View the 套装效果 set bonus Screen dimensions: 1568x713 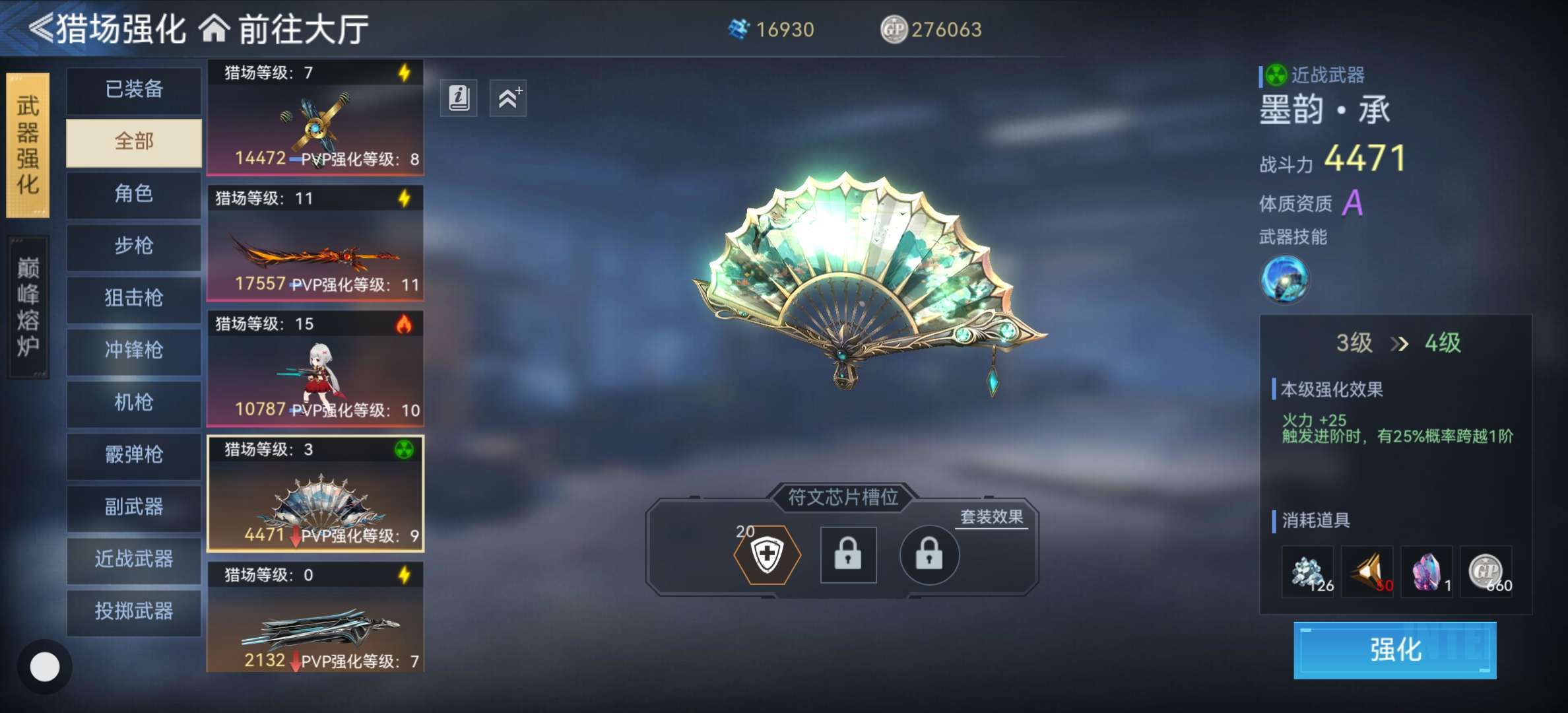[991, 517]
